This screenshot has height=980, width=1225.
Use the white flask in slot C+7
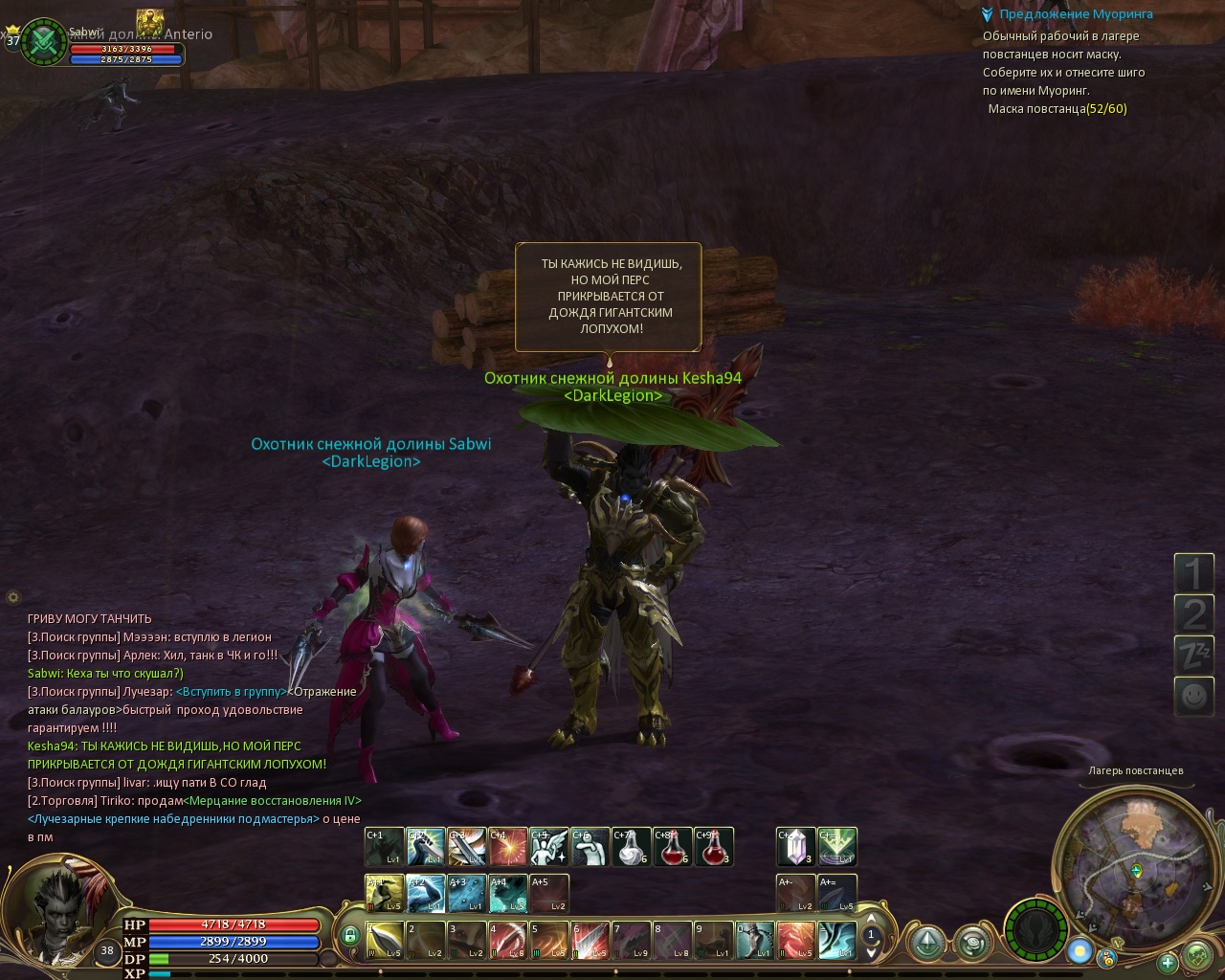pos(632,846)
